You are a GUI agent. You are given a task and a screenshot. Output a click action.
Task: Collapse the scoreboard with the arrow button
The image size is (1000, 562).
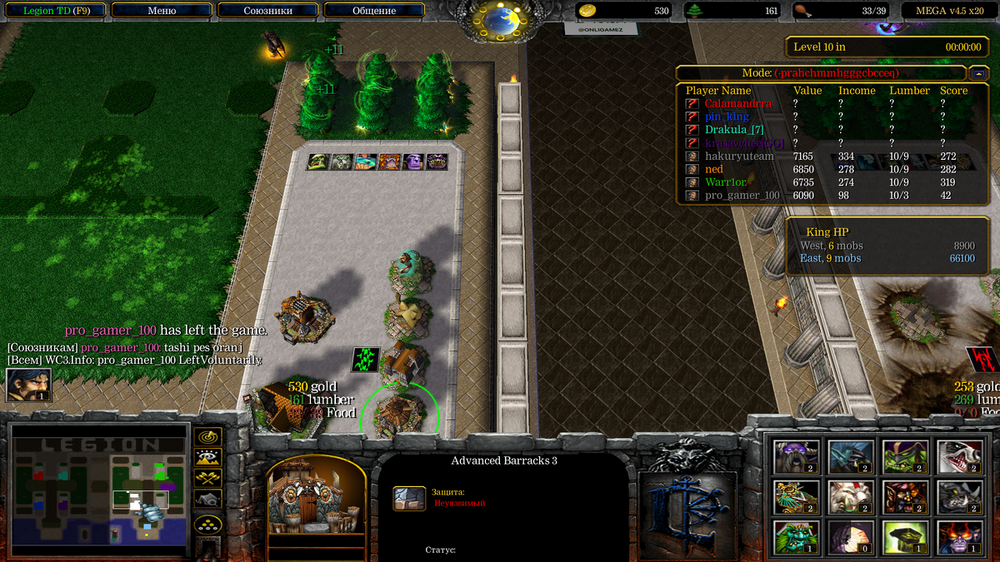pyautogui.click(x=976, y=73)
